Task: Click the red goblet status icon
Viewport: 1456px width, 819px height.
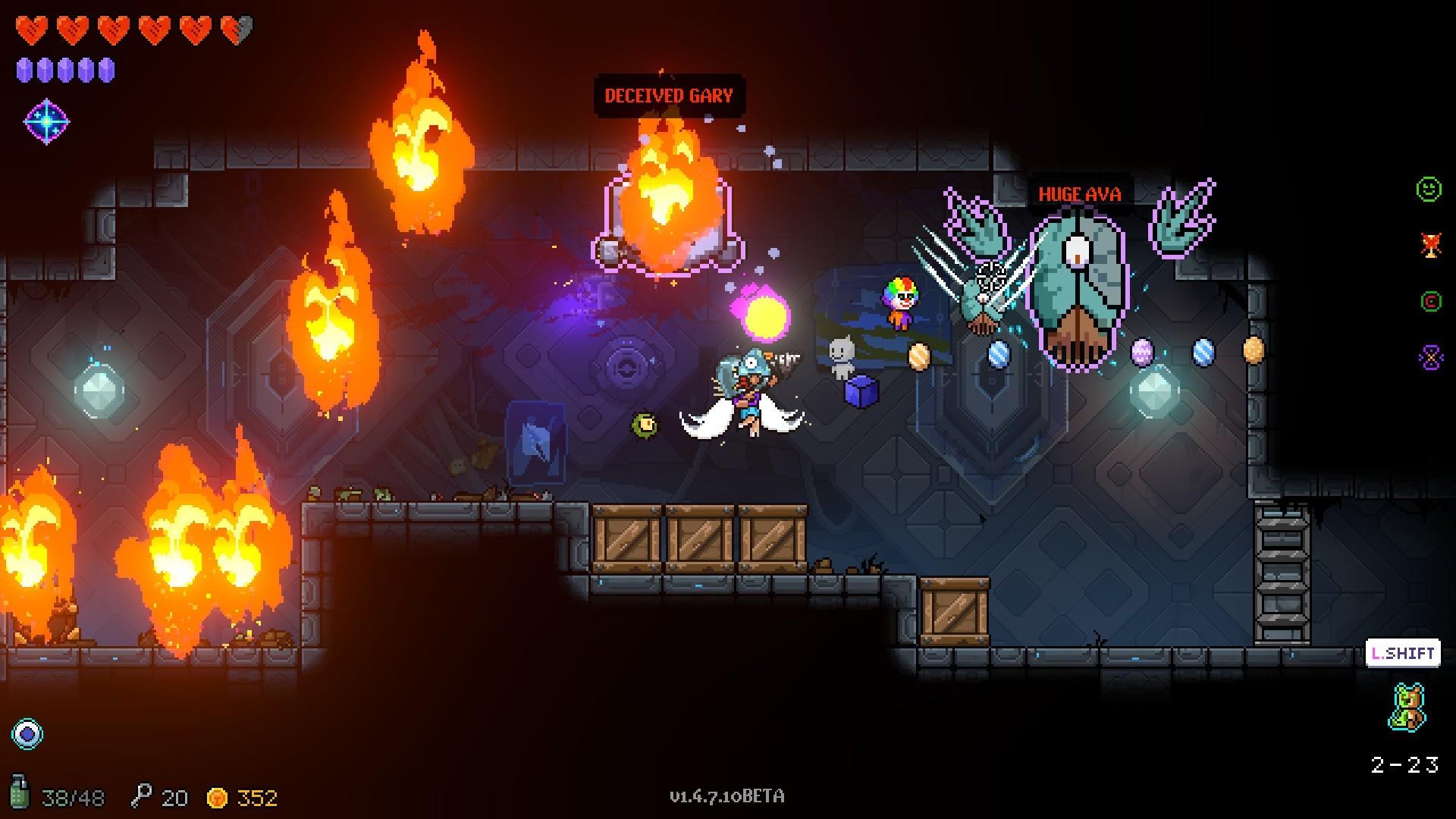Action: [x=1430, y=245]
